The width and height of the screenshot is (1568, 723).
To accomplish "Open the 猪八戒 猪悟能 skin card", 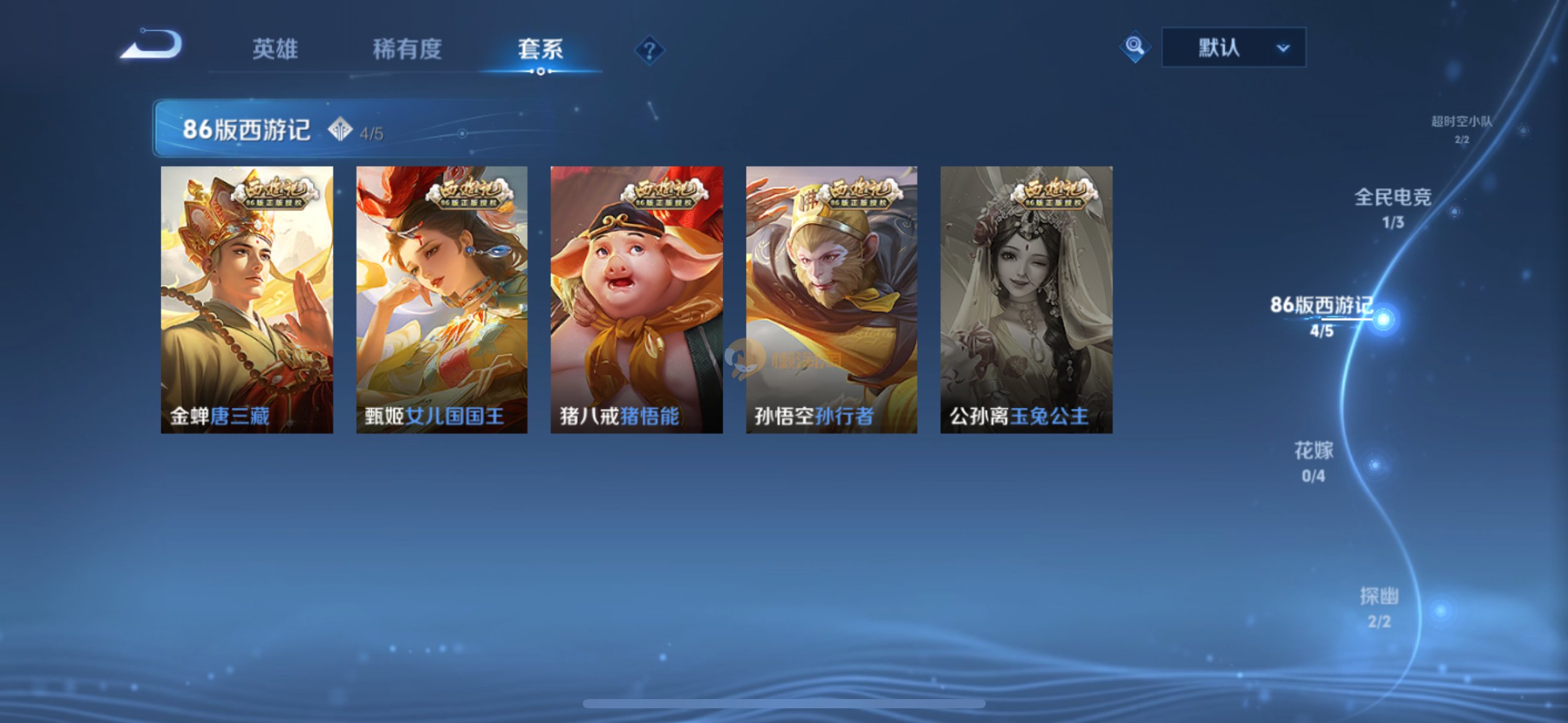I will pos(636,299).
